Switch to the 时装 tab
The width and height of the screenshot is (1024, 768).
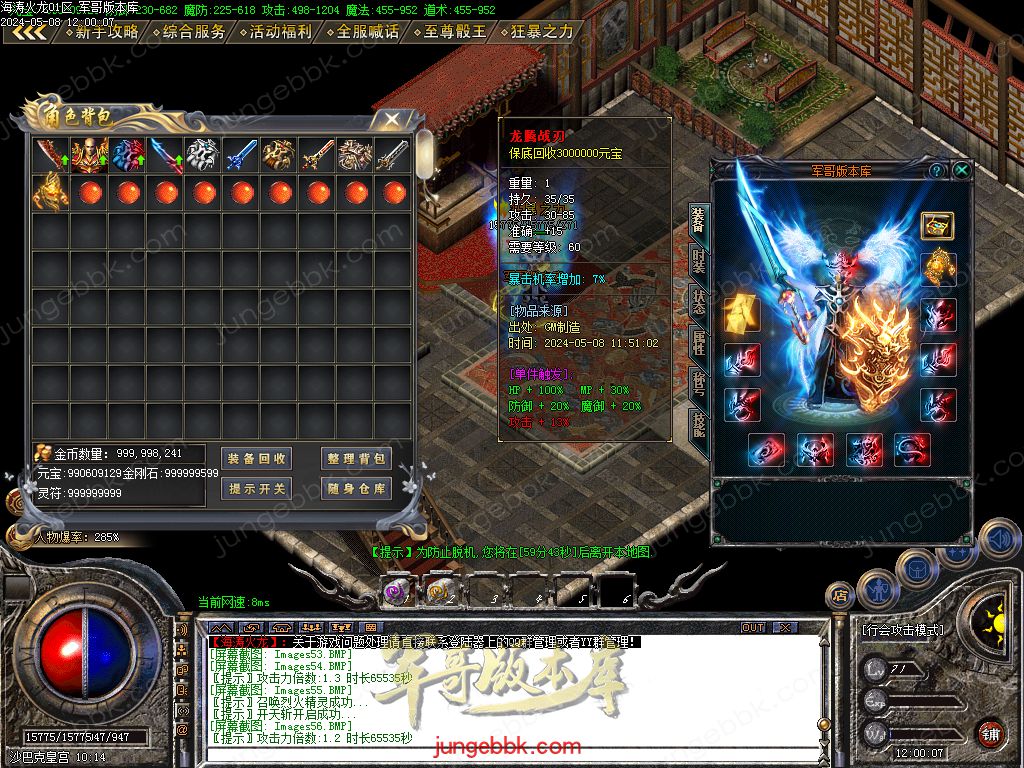pyautogui.click(x=698, y=262)
